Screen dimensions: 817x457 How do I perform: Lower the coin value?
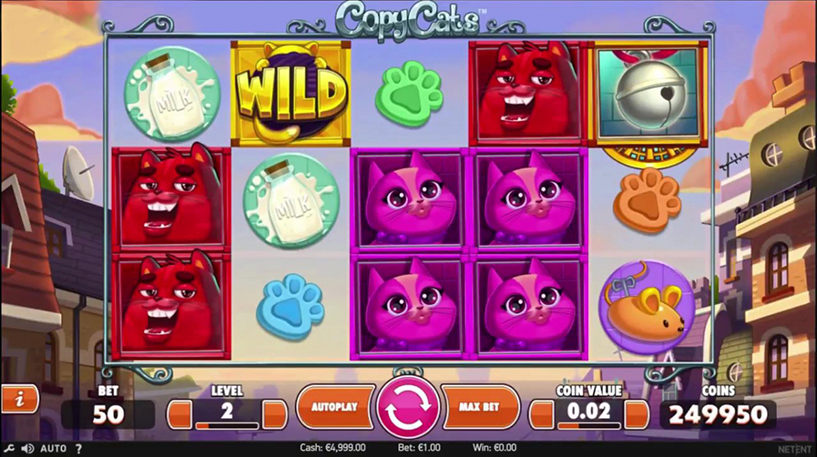click(x=541, y=414)
